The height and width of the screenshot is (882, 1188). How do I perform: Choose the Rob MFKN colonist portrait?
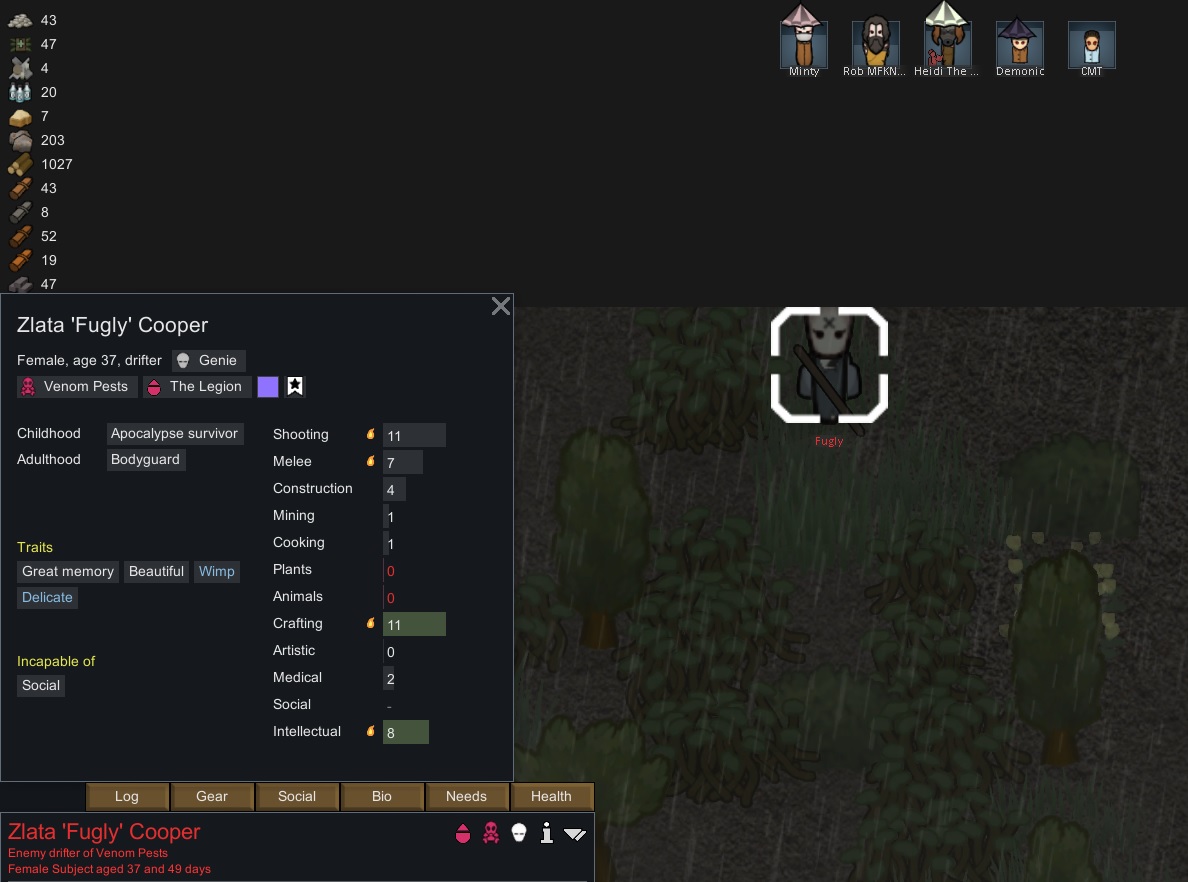pyautogui.click(x=875, y=45)
